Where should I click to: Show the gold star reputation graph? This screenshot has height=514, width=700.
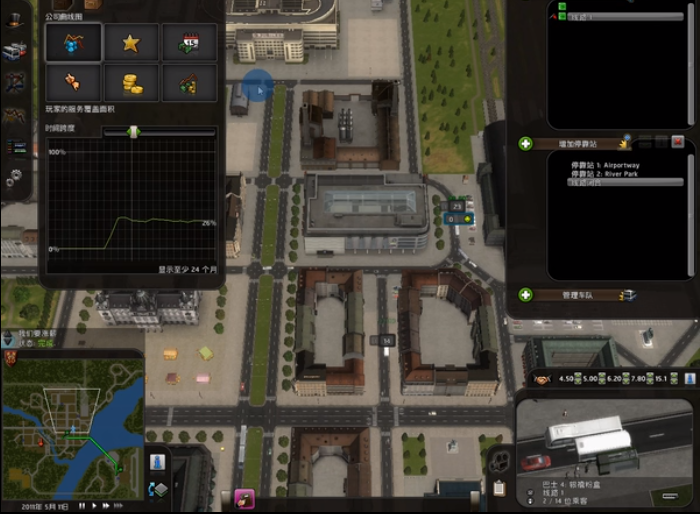[131, 42]
